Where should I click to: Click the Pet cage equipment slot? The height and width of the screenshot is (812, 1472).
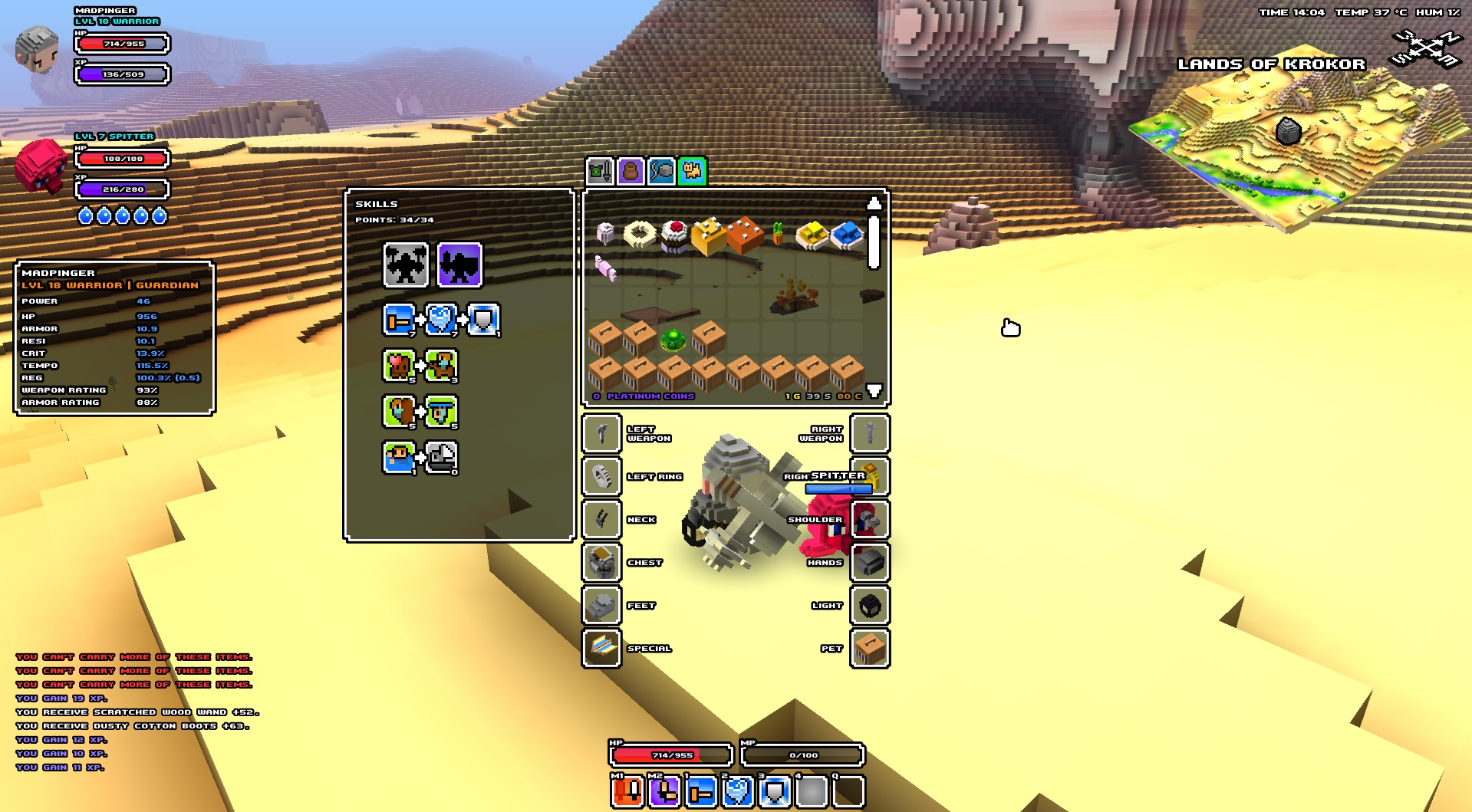click(x=870, y=649)
